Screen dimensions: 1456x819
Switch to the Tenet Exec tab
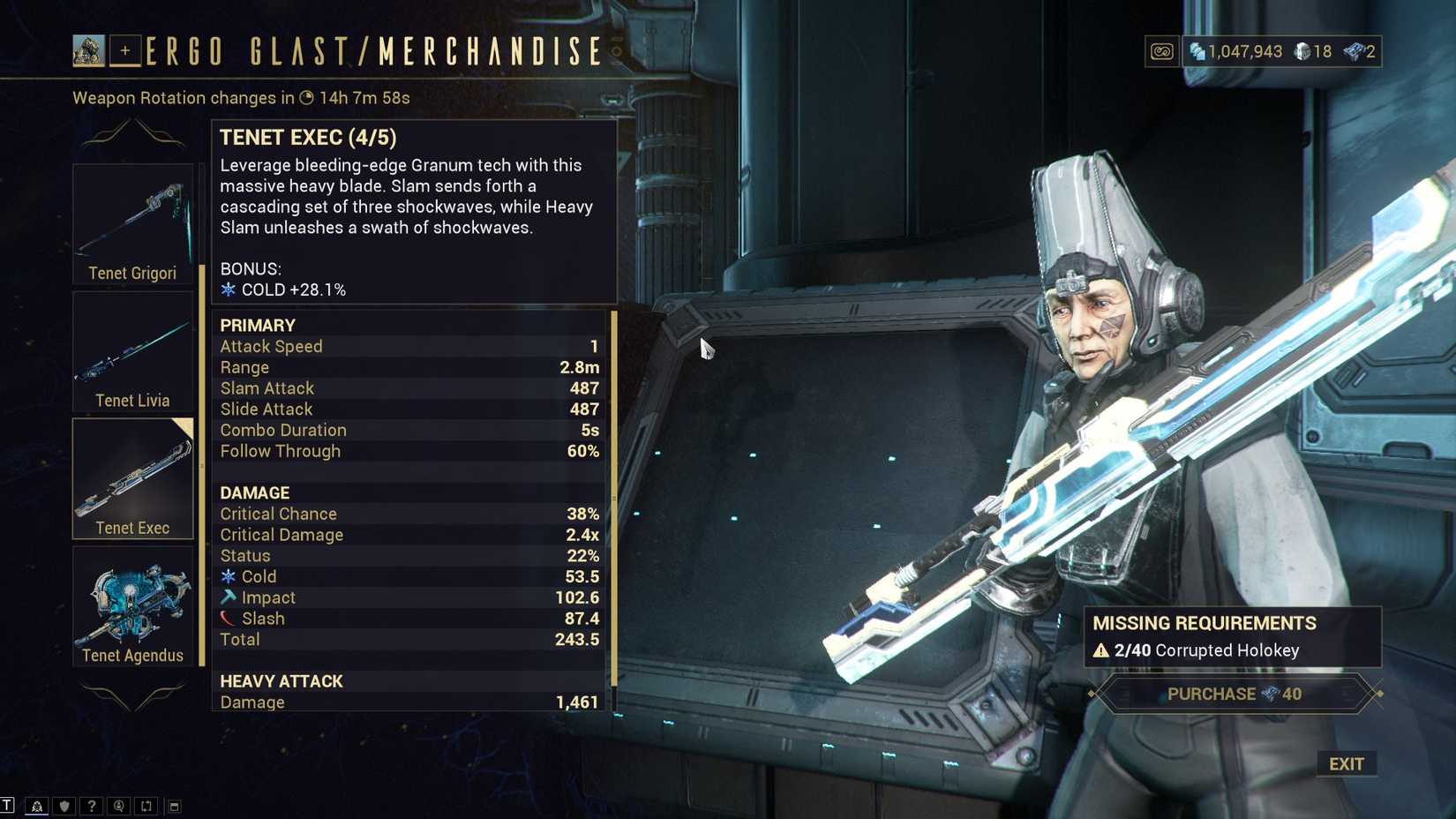132,477
